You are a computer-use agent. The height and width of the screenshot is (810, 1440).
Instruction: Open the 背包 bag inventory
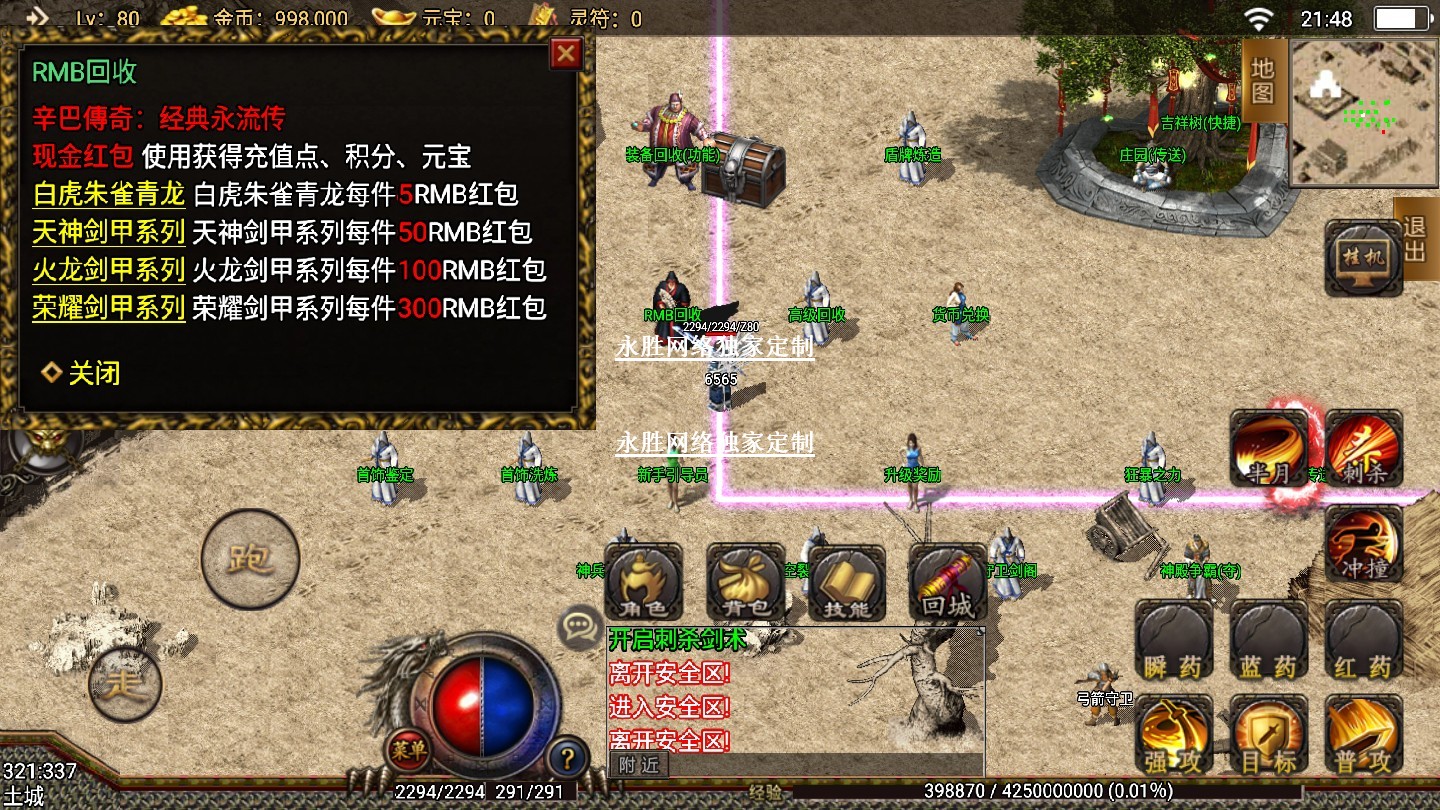tap(745, 583)
